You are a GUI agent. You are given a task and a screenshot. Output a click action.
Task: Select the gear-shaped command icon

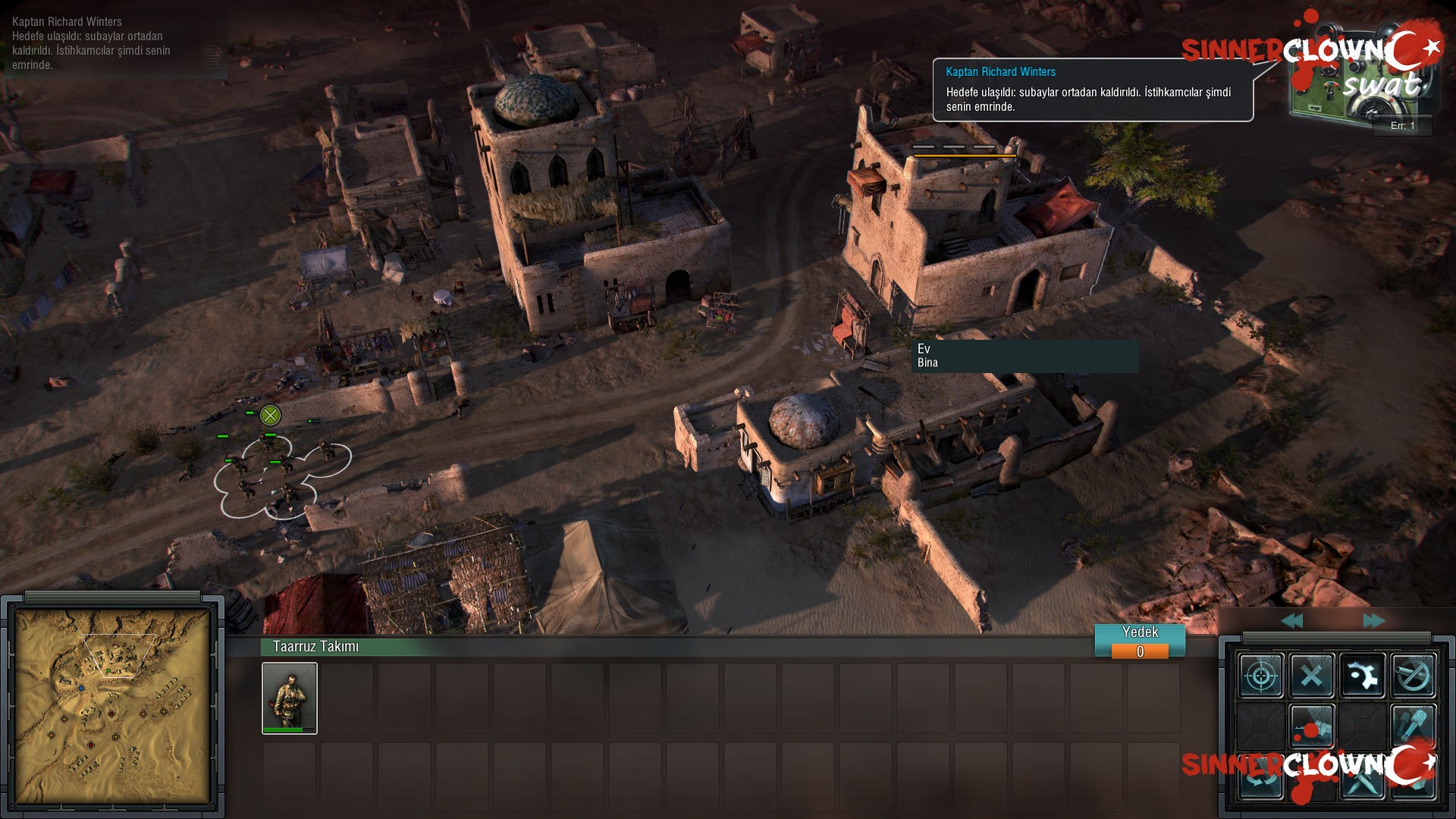pos(1363,675)
